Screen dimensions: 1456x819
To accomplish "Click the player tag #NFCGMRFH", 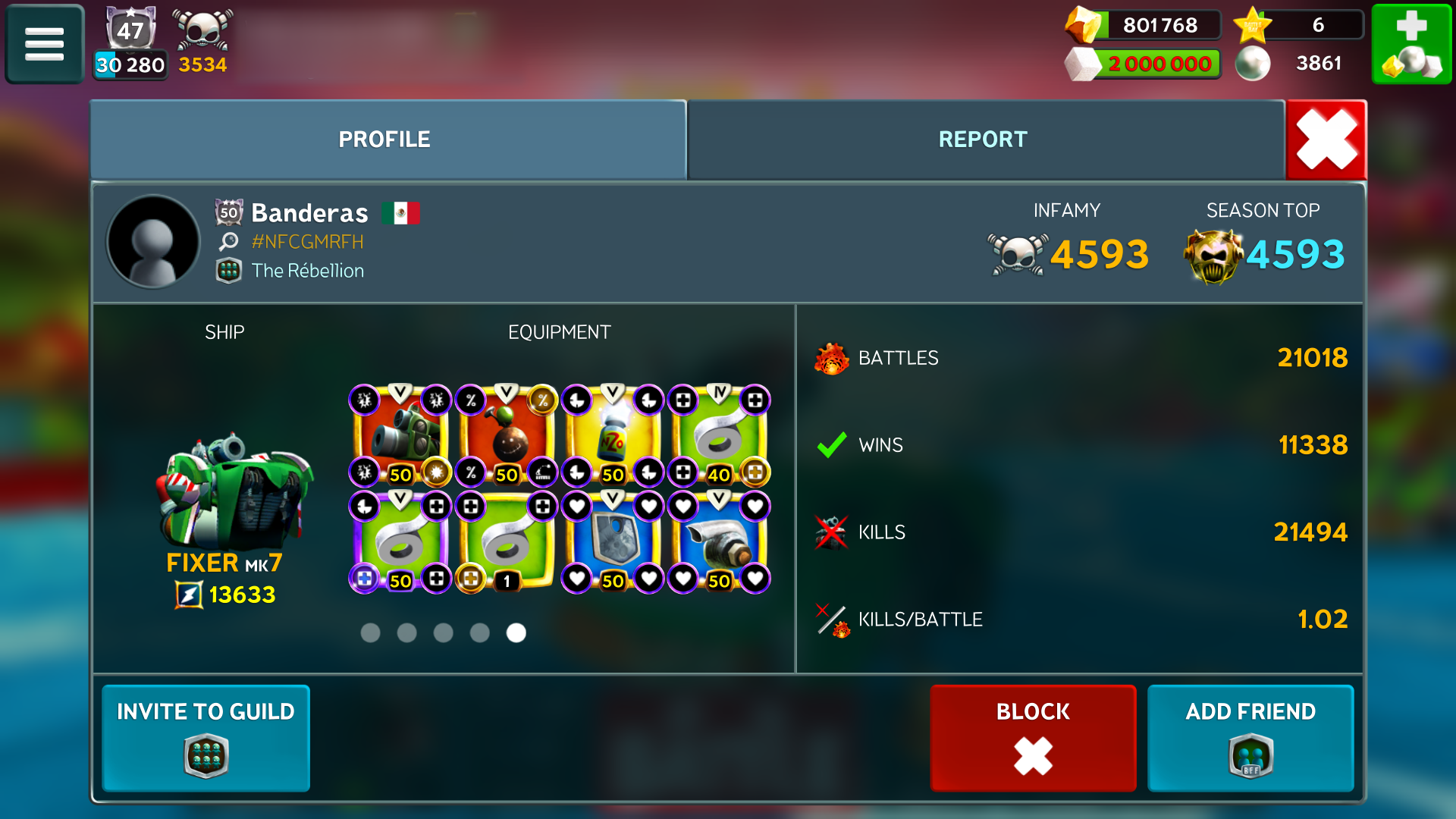I will click(x=307, y=242).
